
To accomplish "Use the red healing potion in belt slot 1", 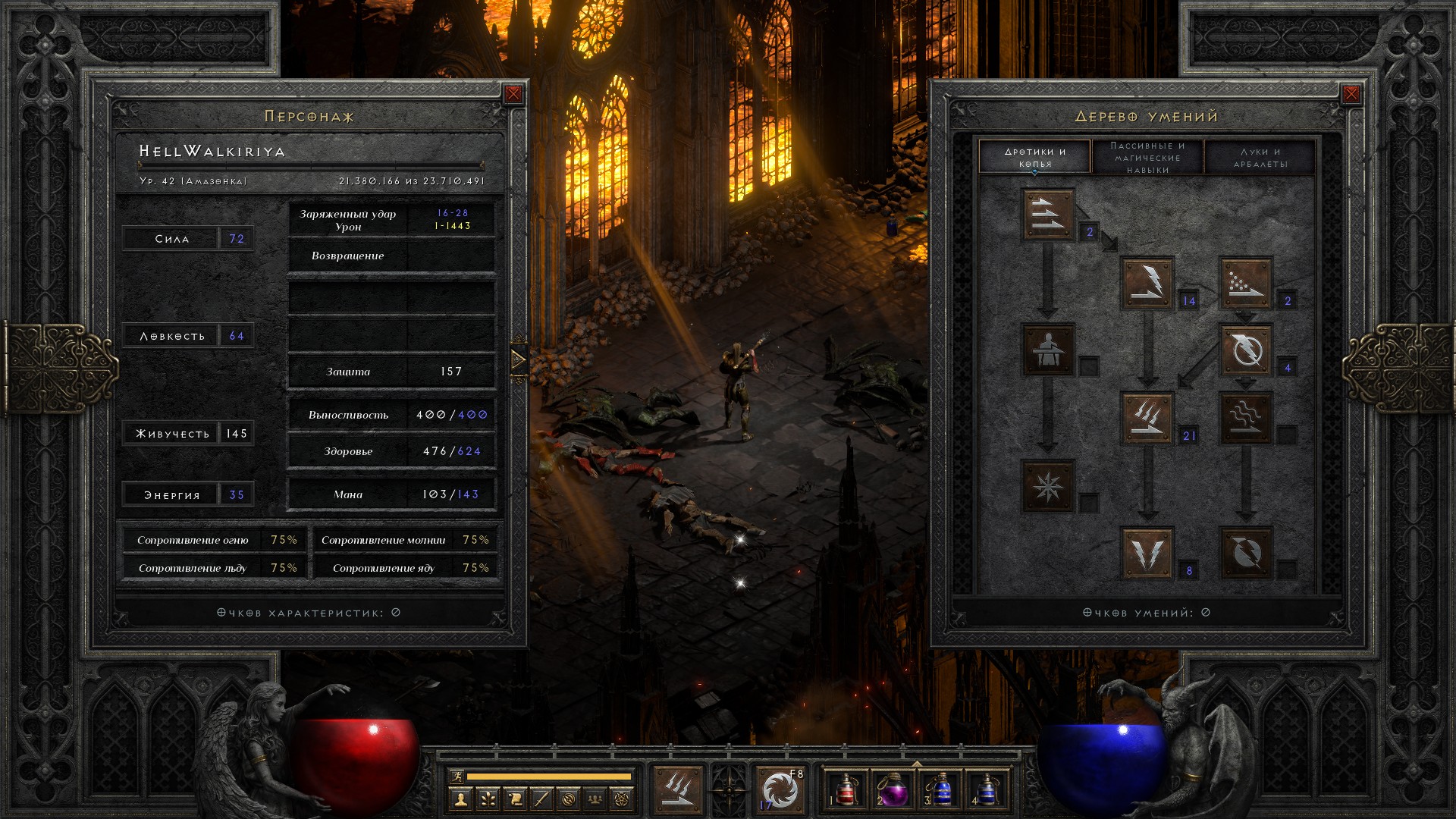I will tap(846, 789).
